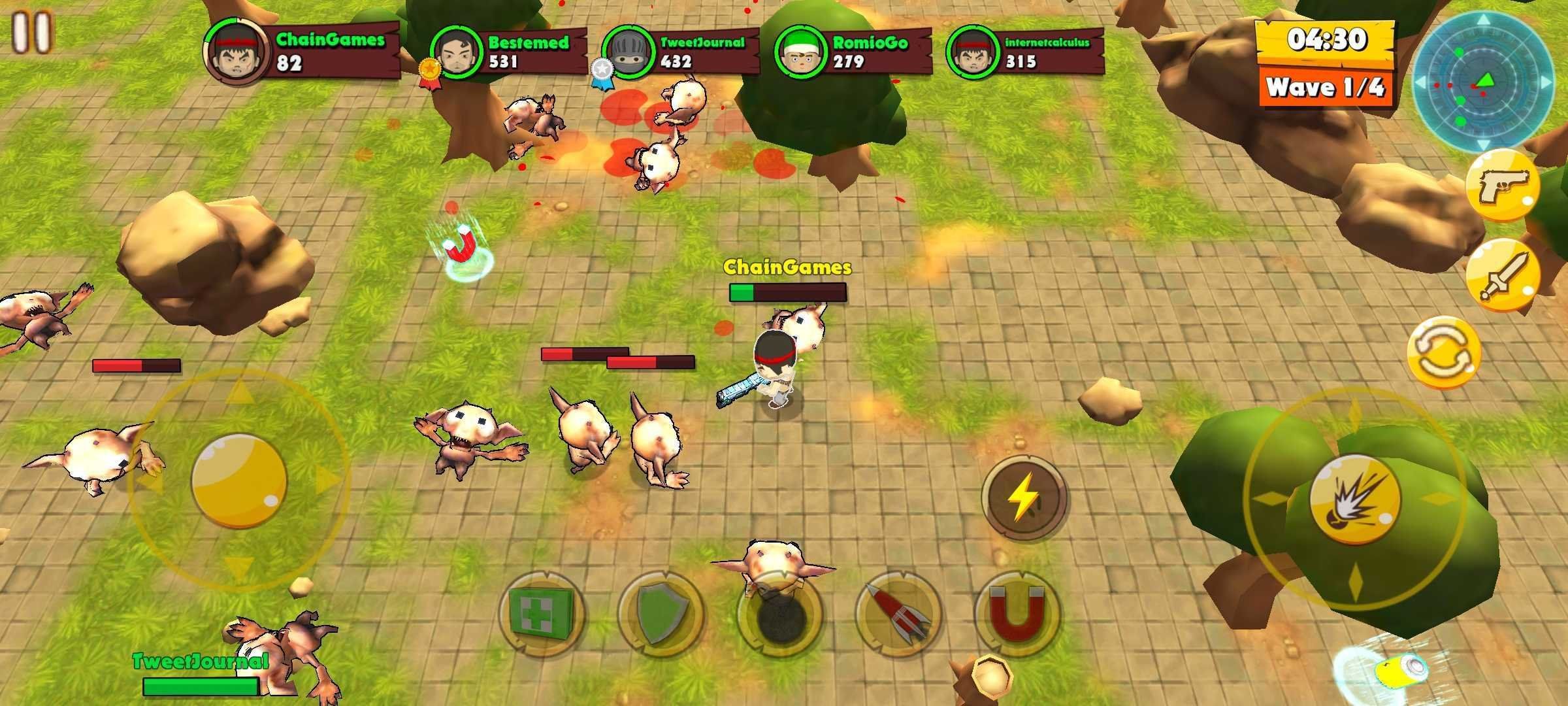Screen dimensions: 1568x706
Task: Select ChainGames' player card in the scoreboard
Action: pyautogui.click(x=302, y=51)
